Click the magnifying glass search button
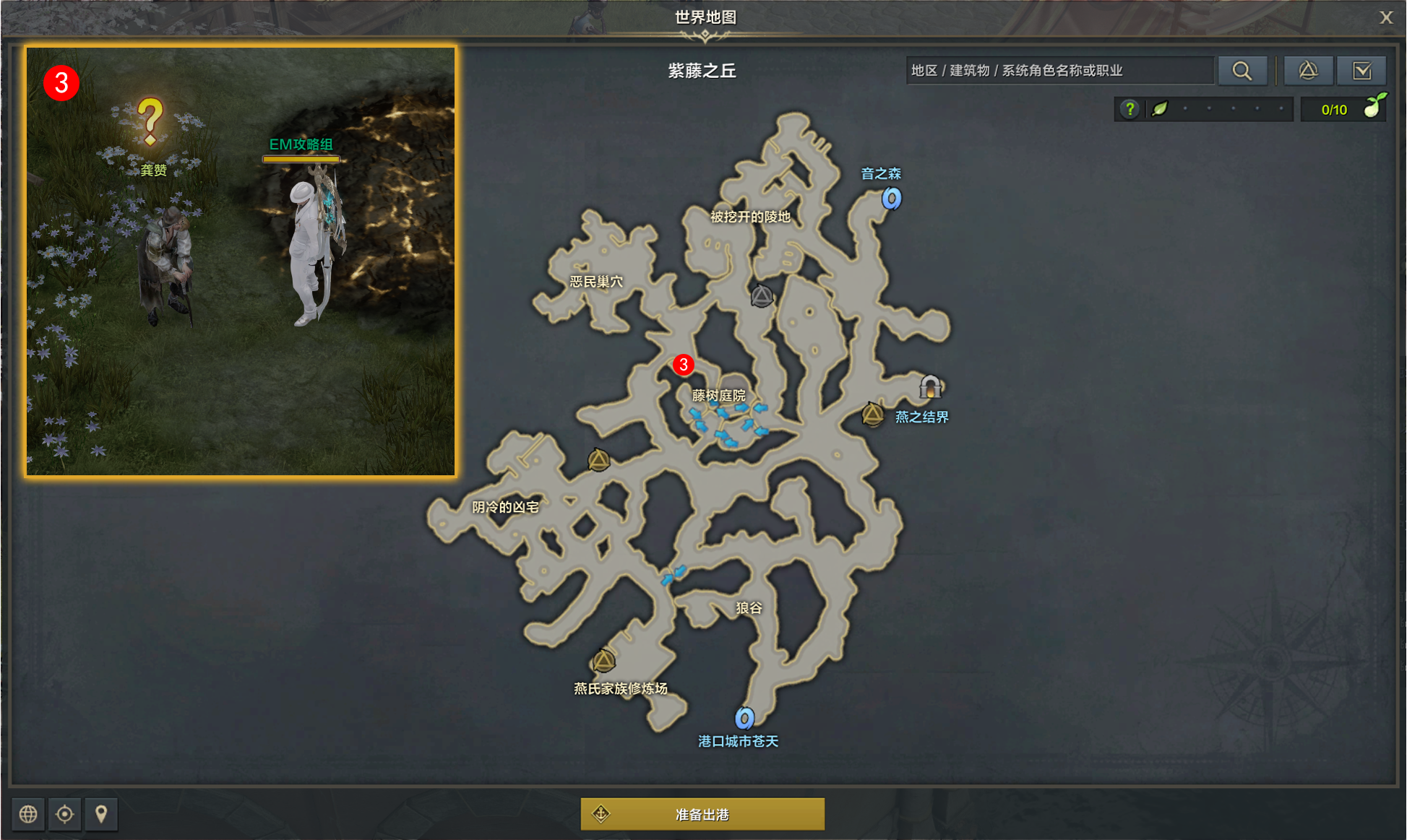Image resolution: width=1407 pixels, height=840 pixels. tap(1242, 71)
